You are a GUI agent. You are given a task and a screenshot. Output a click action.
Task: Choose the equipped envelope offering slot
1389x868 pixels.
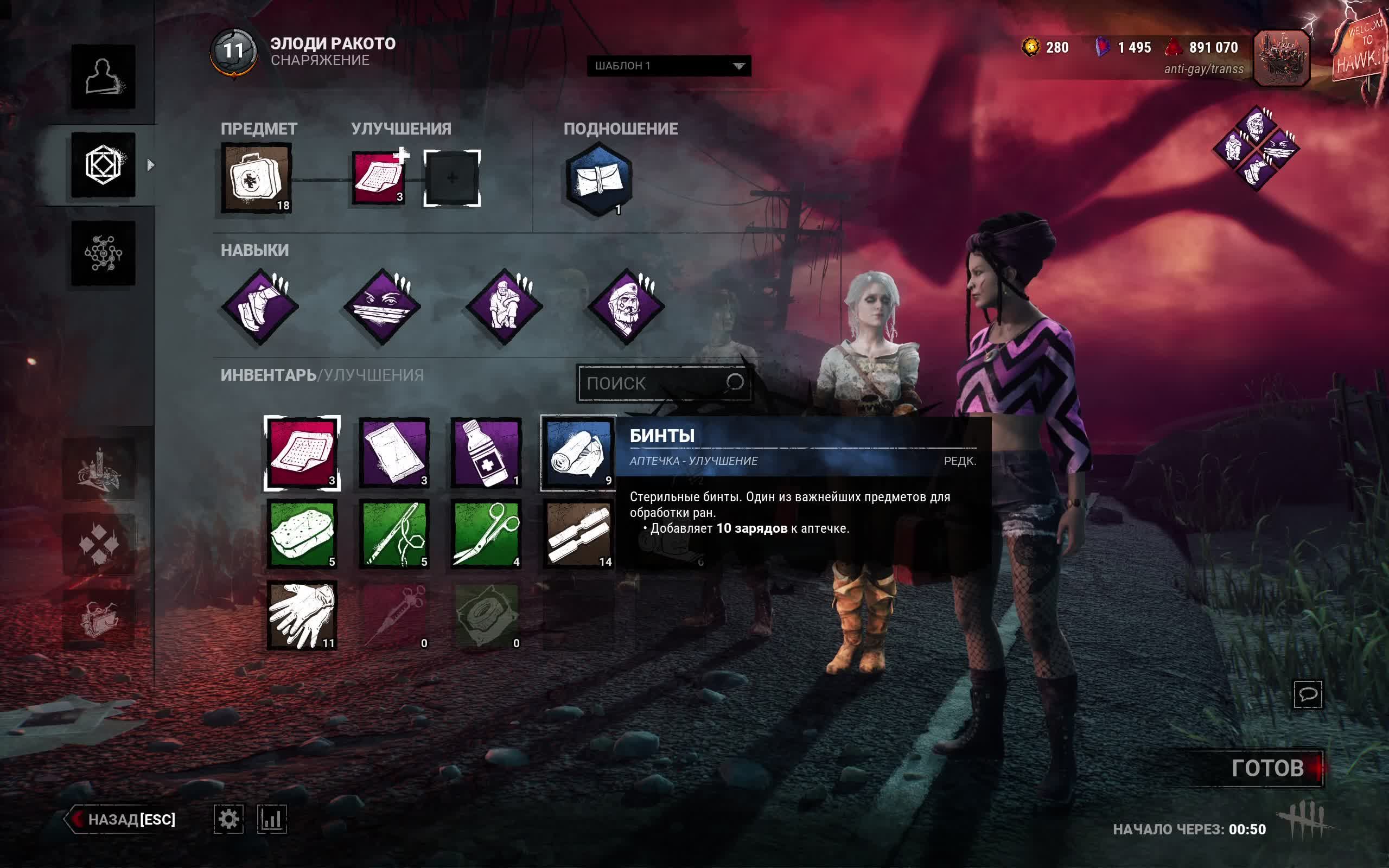coord(598,179)
